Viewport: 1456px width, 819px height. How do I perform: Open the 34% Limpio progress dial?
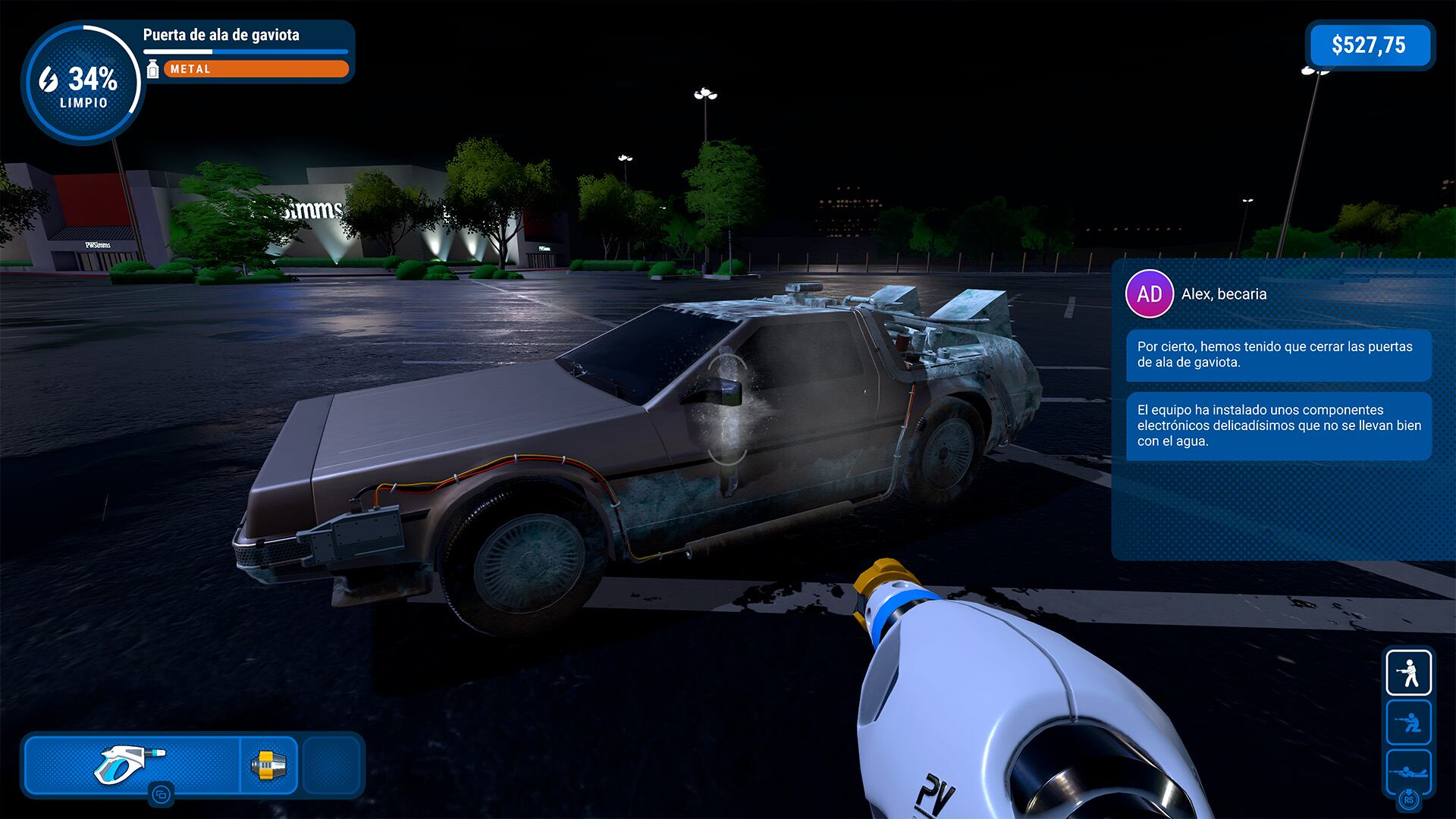click(x=83, y=83)
